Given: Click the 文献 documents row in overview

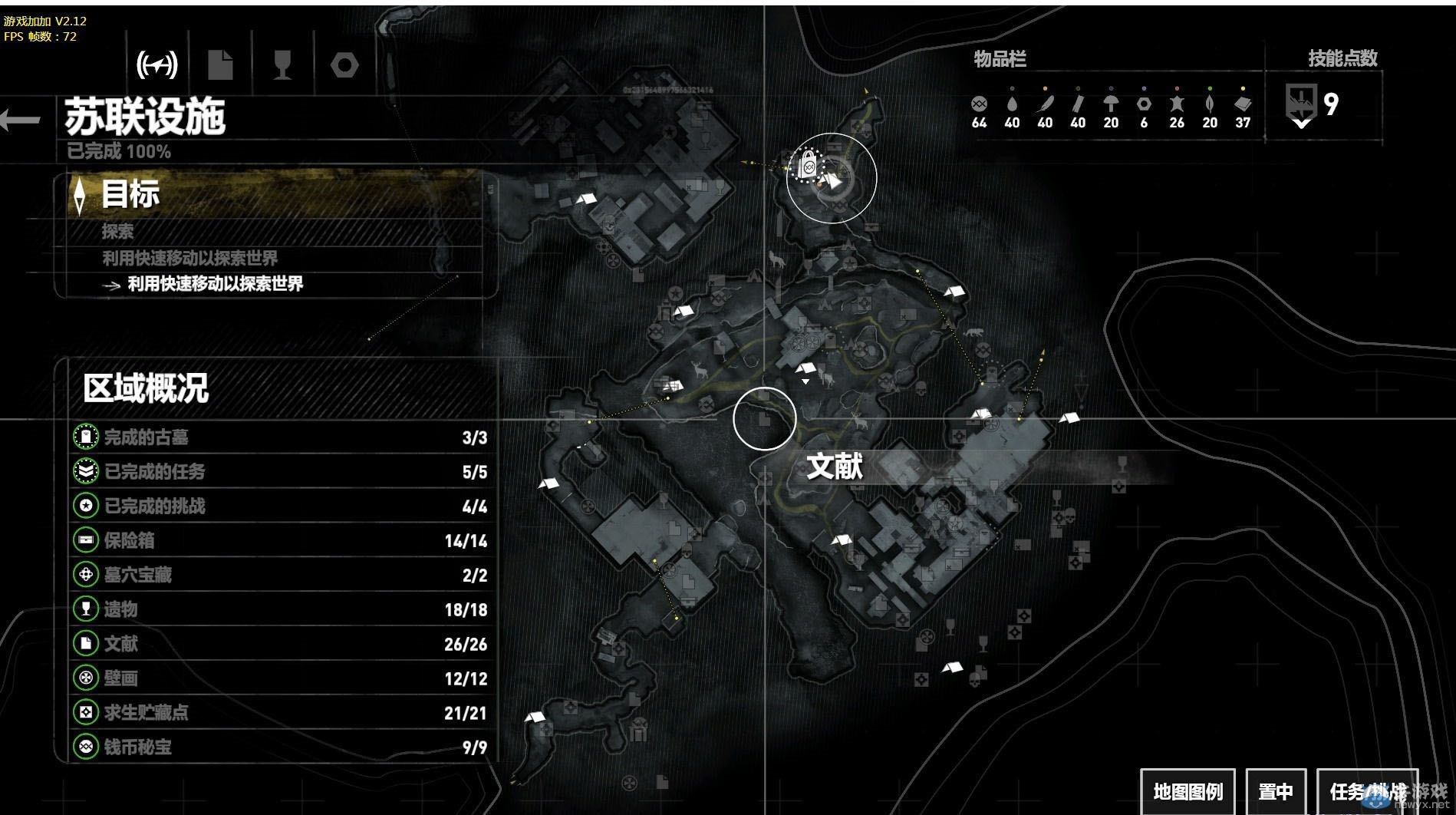Looking at the screenshot, I should click(280, 644).
